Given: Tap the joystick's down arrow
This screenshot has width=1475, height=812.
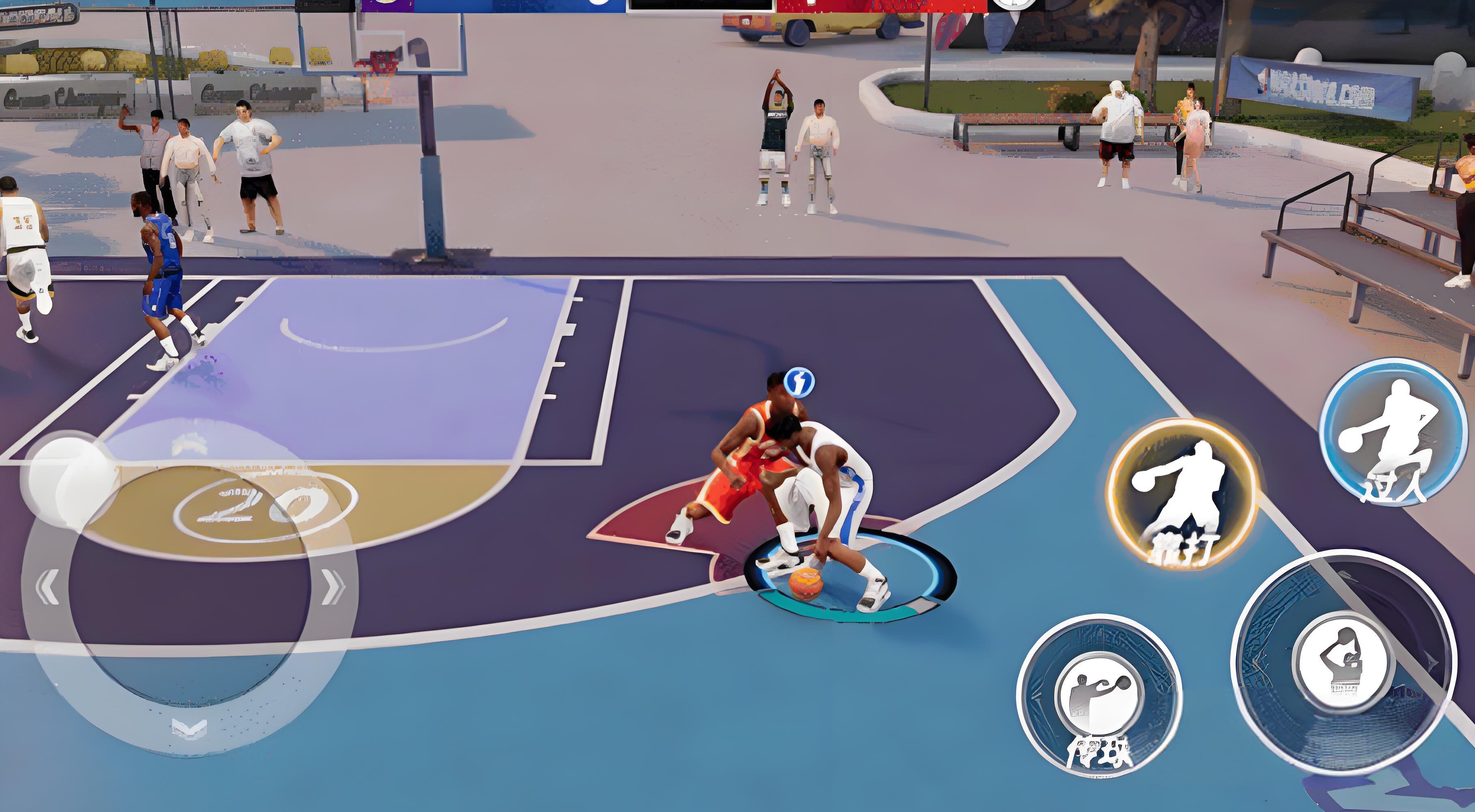Looking at the screenshot, I should point(190,728).
